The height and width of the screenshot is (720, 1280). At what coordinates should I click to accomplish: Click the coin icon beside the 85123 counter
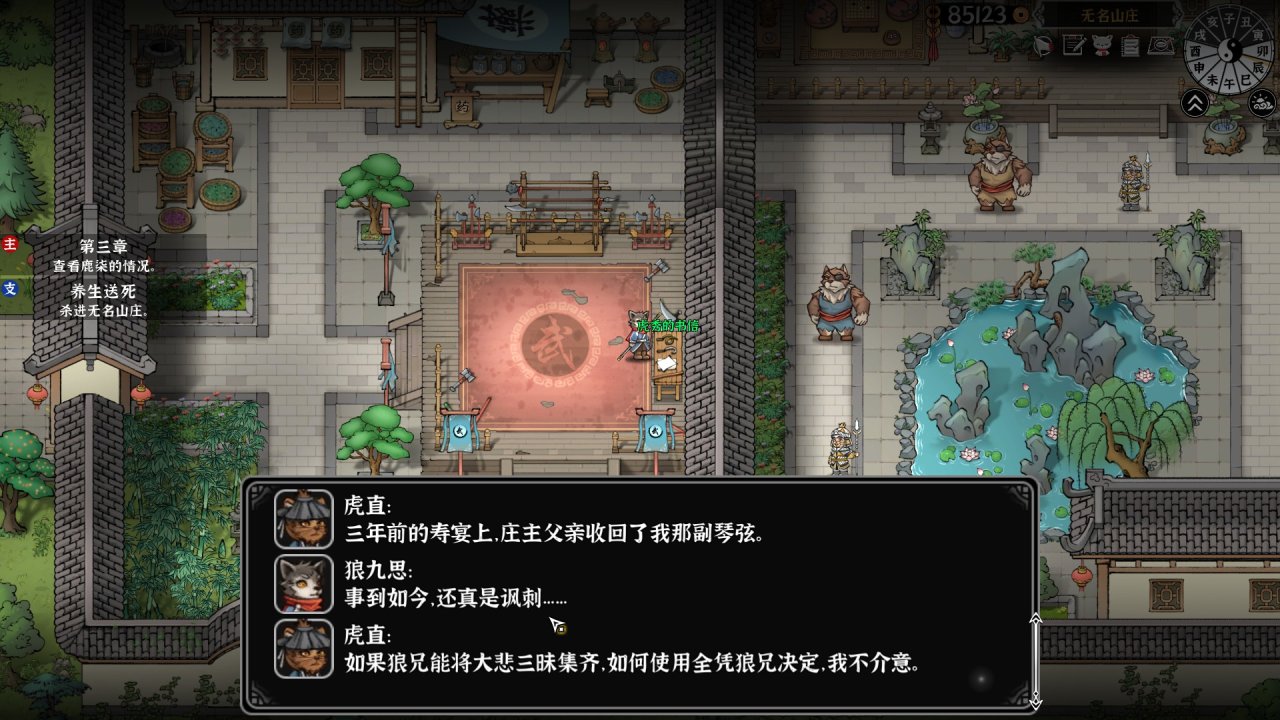coord(1019,14)
